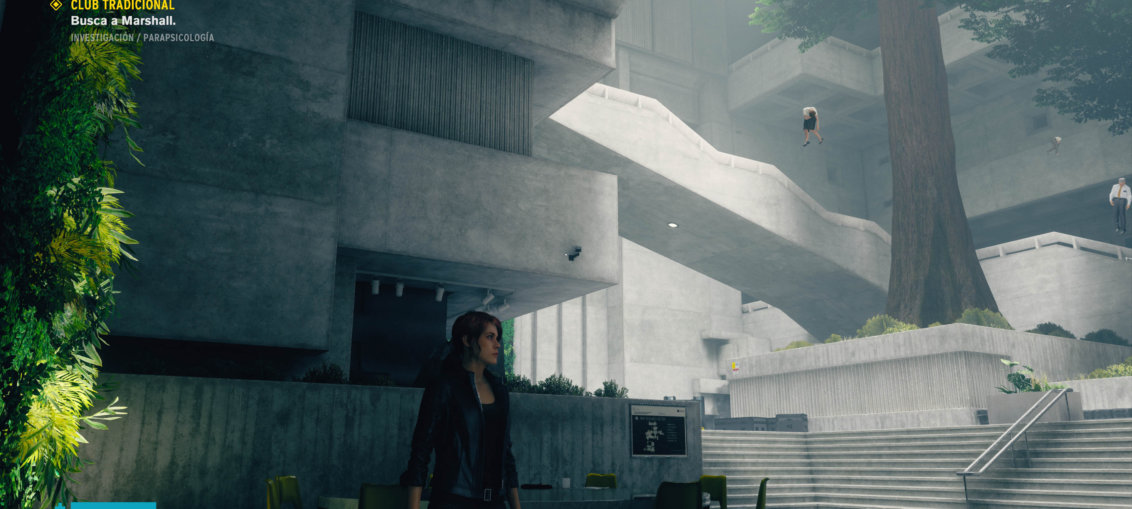The height and width of the screenshot is (509, 1132).
Task: Select the Club Tradicional mission title
Action: 122,6
